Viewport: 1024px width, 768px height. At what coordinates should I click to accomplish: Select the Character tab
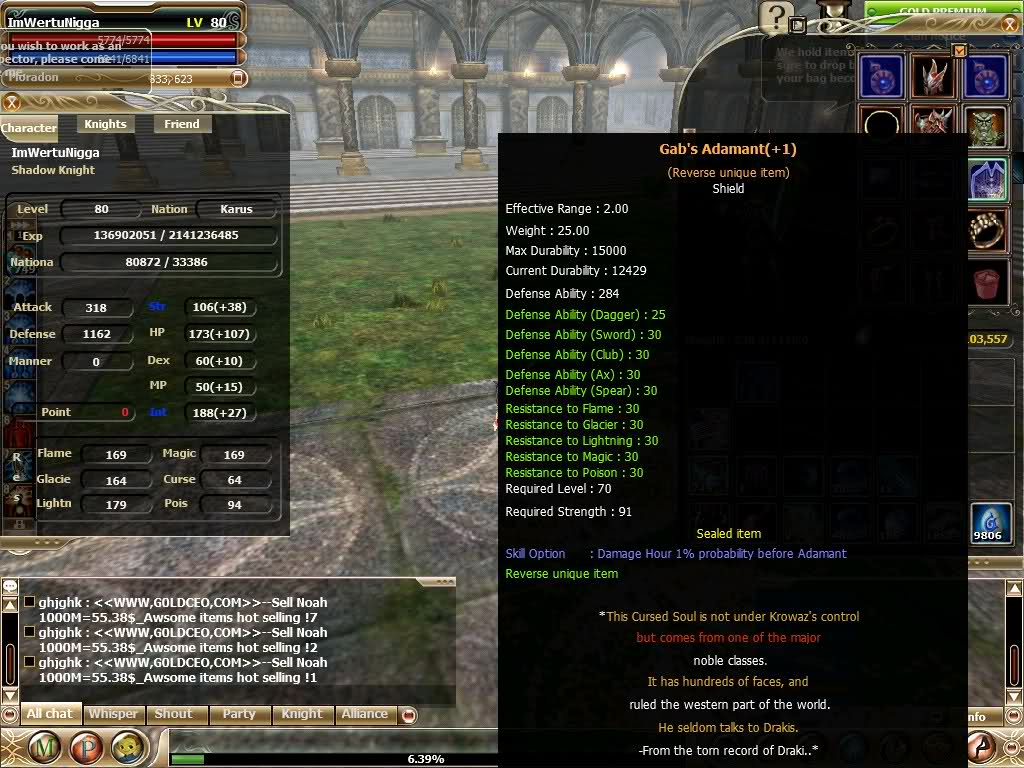click(x=29, y=128)
